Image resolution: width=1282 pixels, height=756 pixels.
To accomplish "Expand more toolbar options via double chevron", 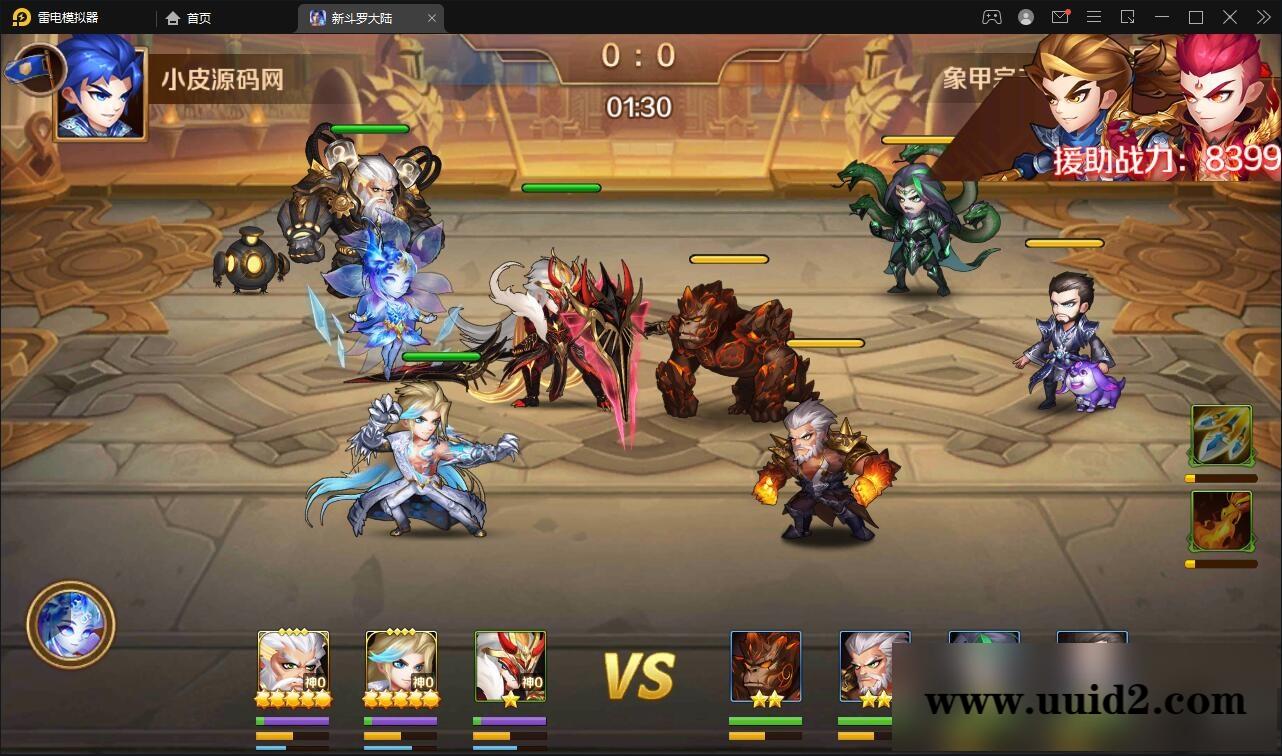I will click(1263, 17).
